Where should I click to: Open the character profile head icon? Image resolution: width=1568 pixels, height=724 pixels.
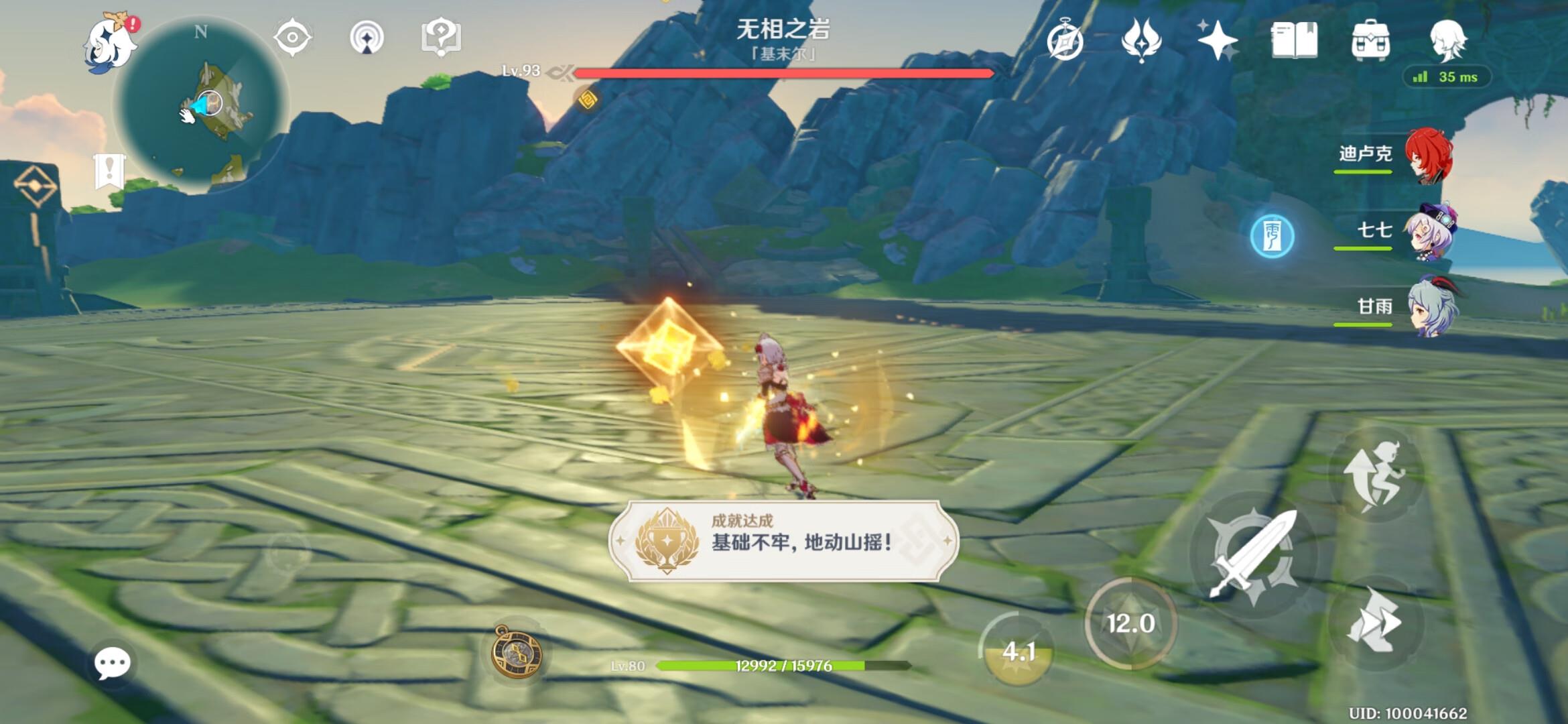tap(1447, 40)
